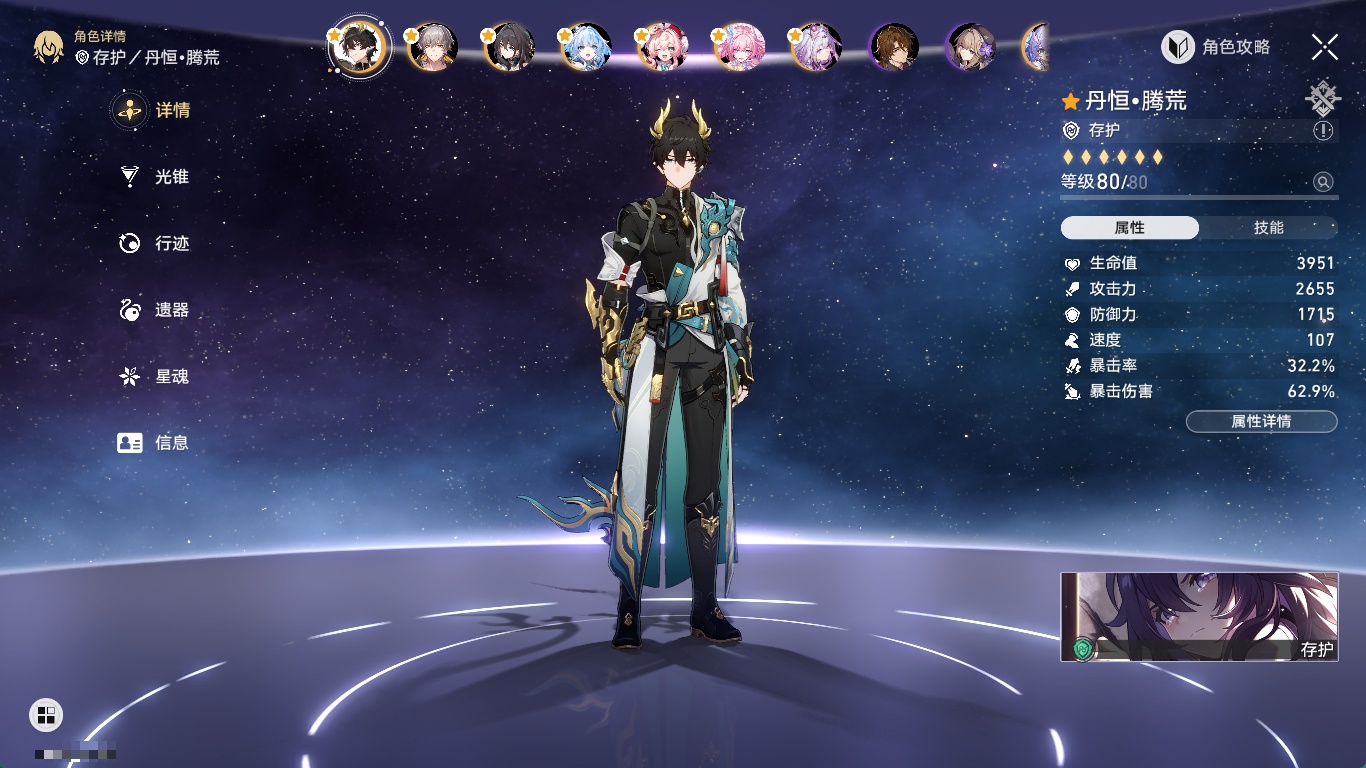Open the 星魂 eidolon menu
This screenshot has height=768, width=1366.
(155, 377)
